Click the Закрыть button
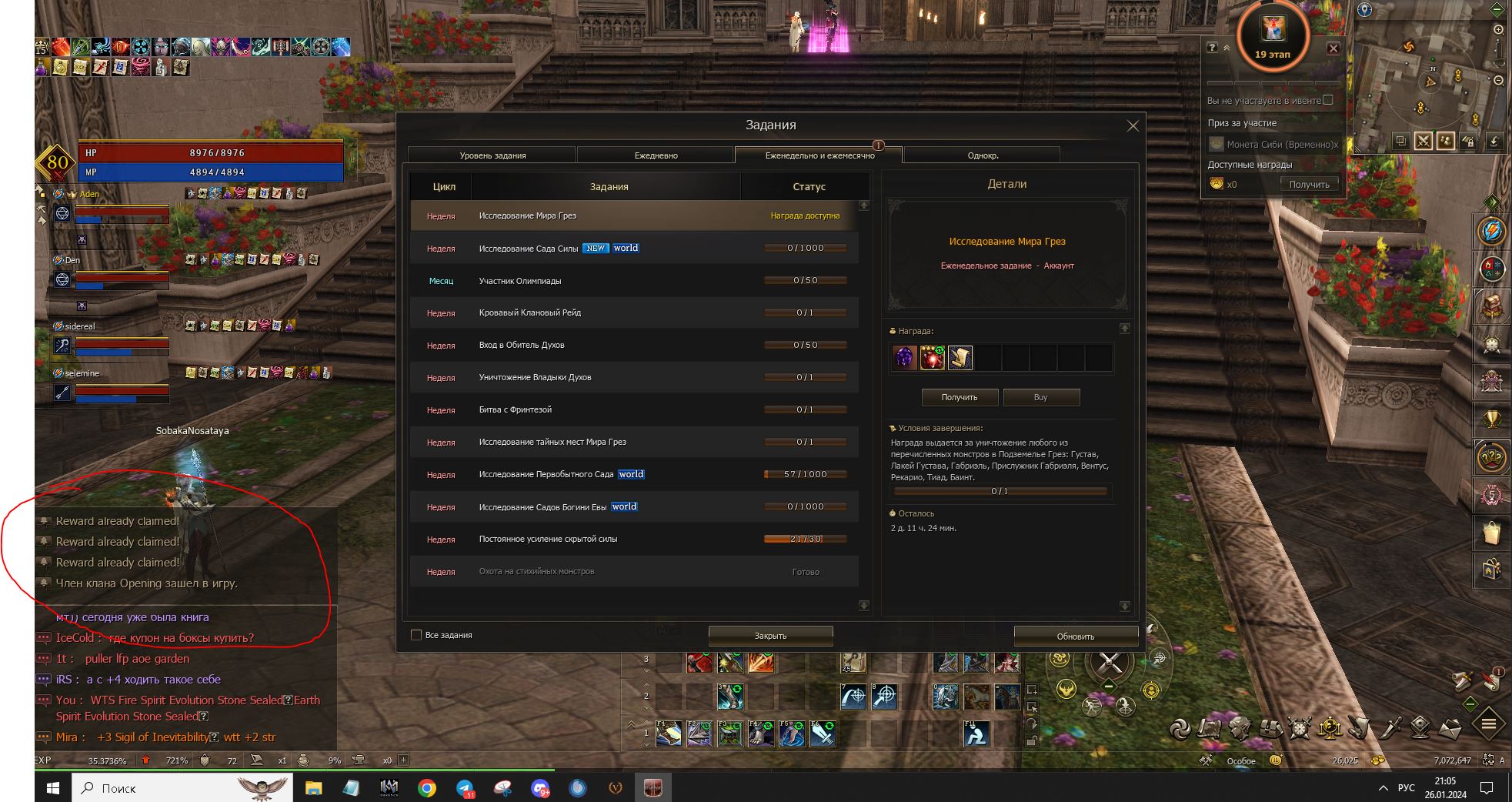Screen dimensions: 1512x802 coord(770,636)
